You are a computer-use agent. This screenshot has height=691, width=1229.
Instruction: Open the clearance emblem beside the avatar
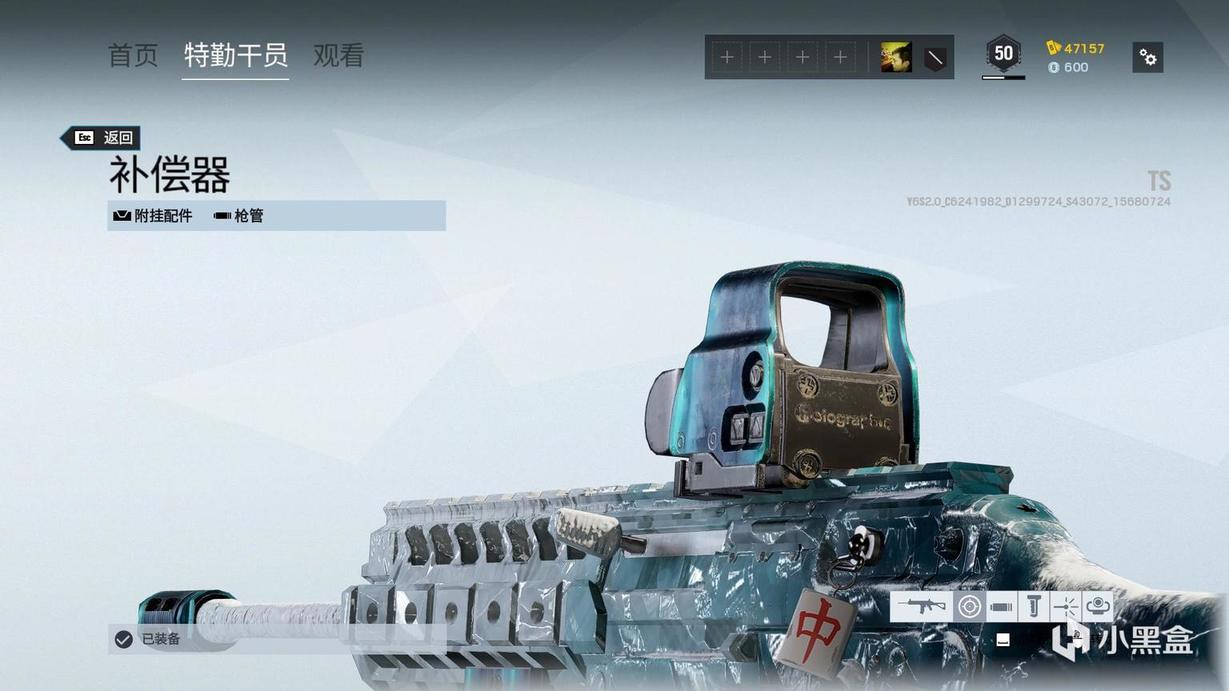(934, 57)
